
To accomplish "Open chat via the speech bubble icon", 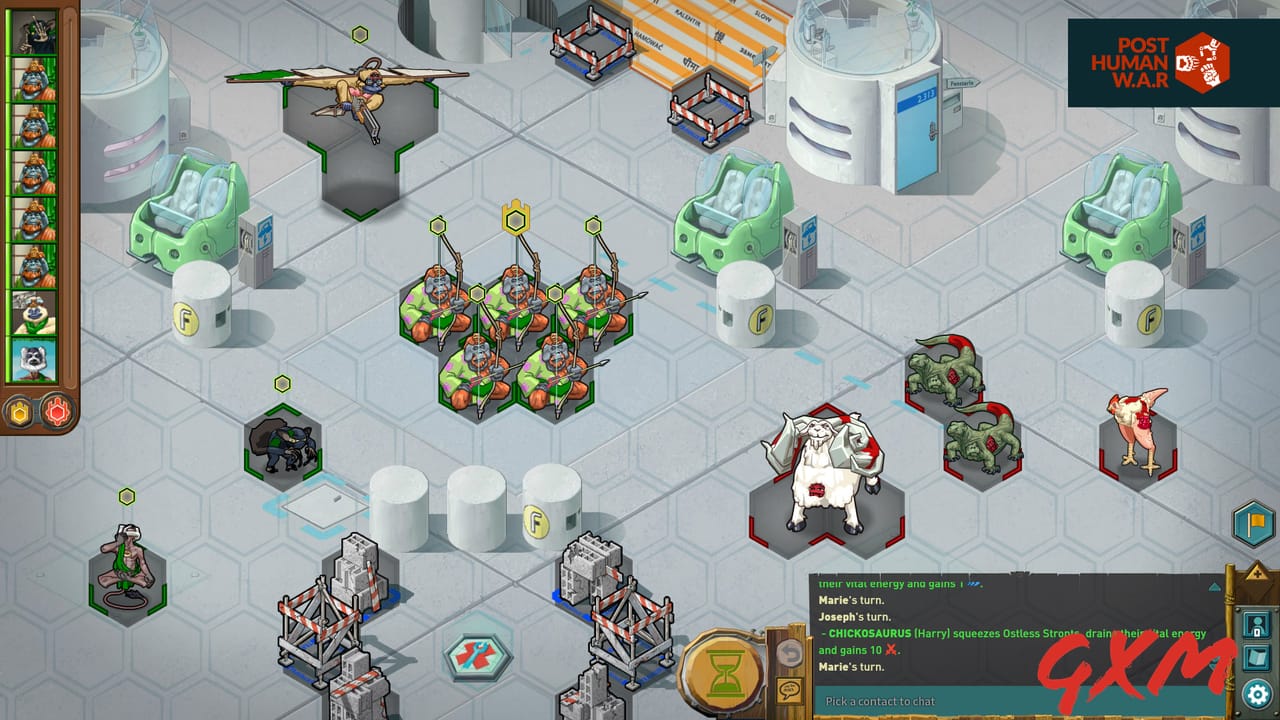I will 789,690.
